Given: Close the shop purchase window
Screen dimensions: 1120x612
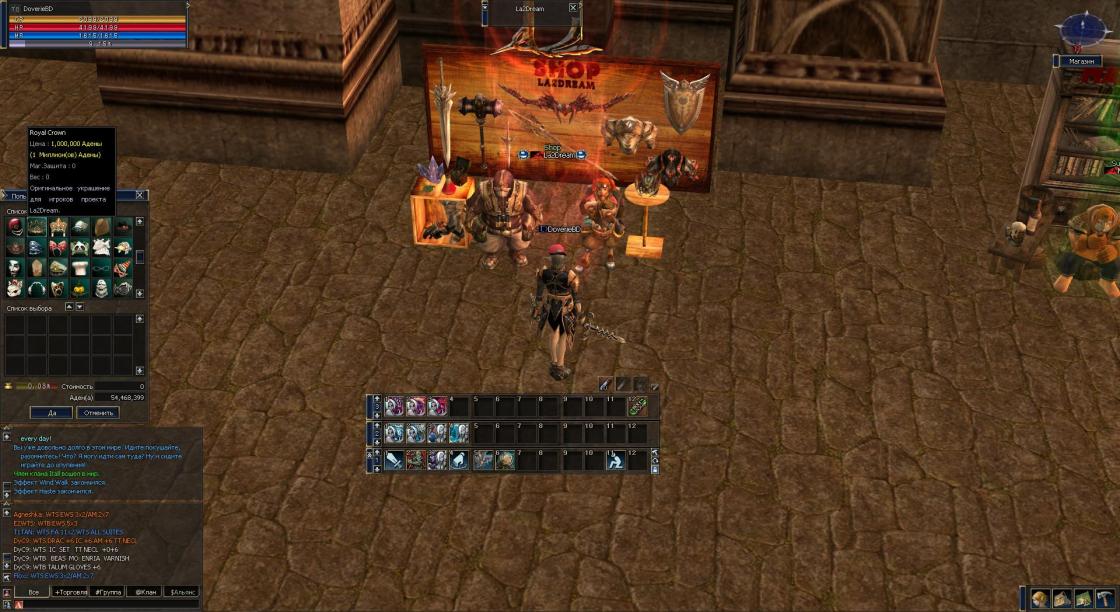Looking at the screenshot, I should 140,195.
